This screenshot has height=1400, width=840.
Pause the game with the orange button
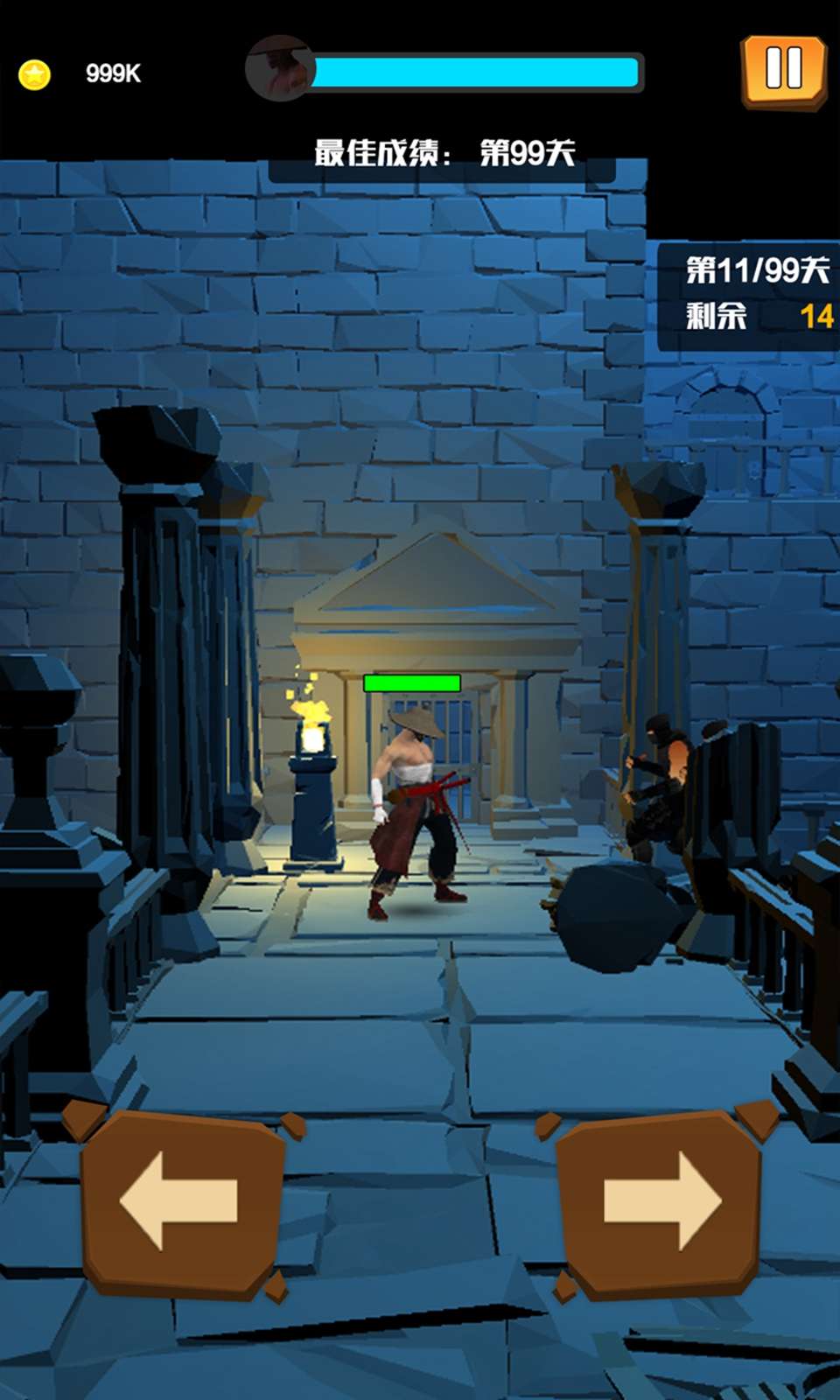(x=783, y=71)
